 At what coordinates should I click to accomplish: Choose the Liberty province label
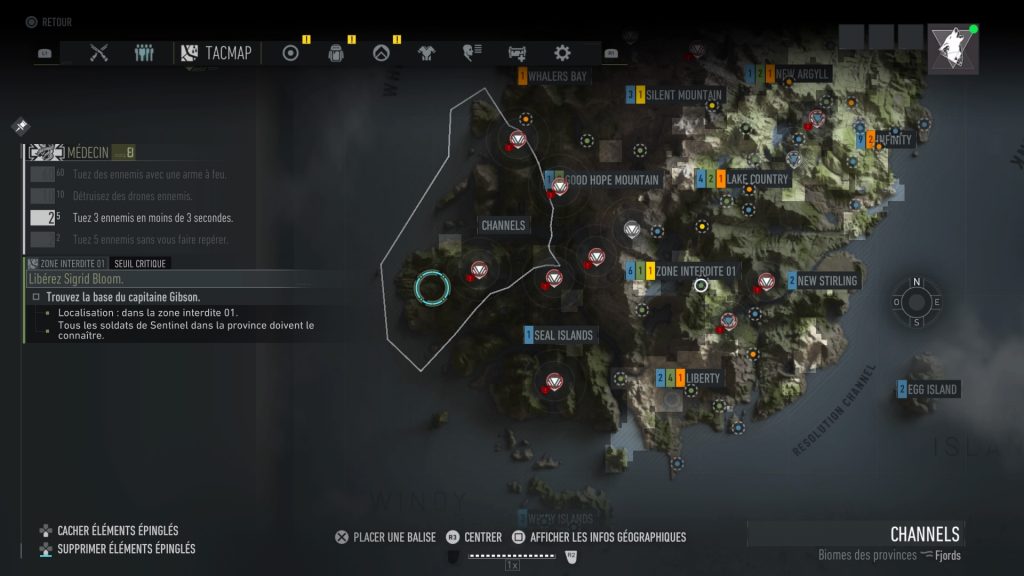(x=702, y=378)
